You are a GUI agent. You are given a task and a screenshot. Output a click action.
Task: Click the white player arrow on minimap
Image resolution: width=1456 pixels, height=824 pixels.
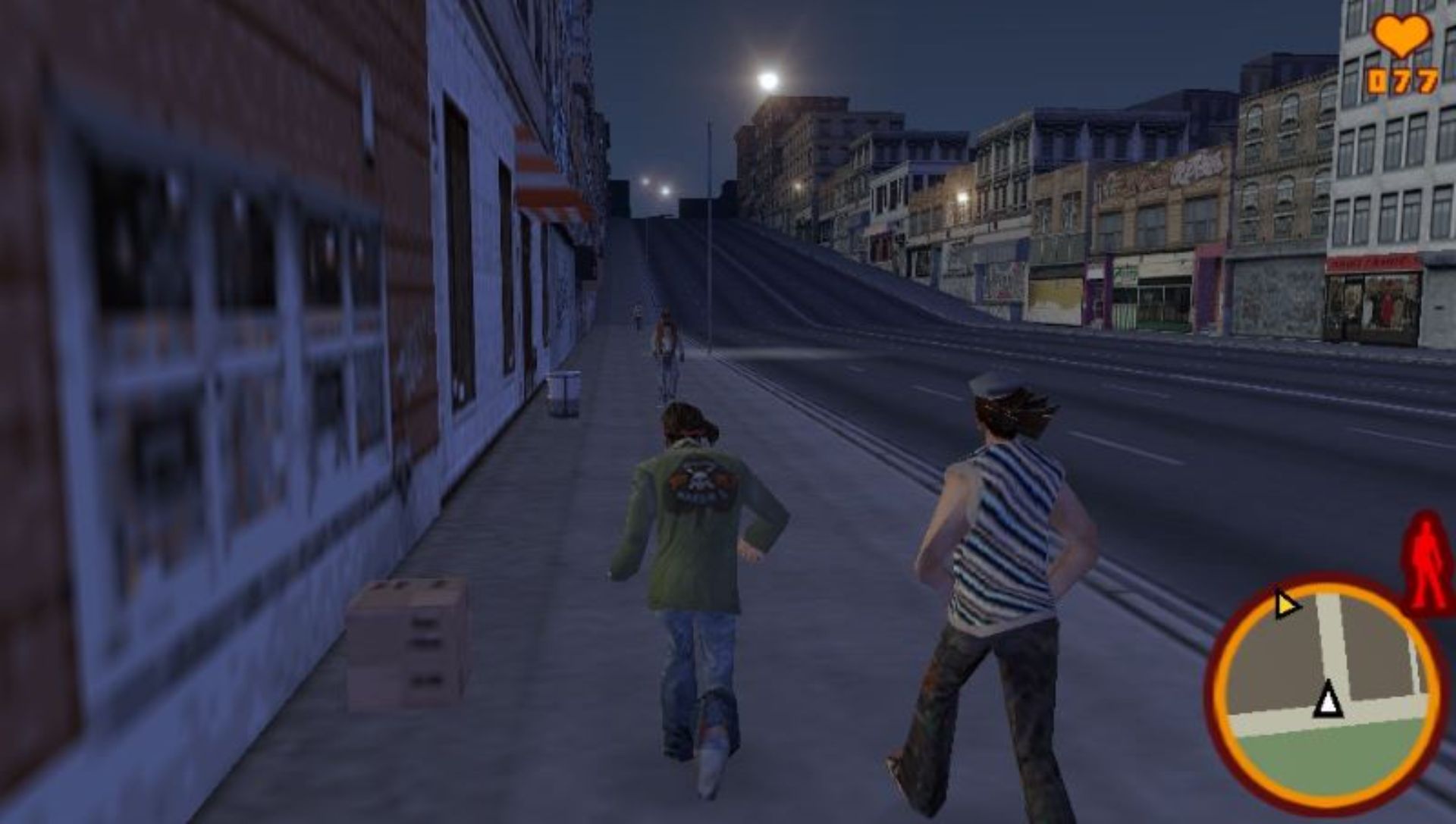pos(1327,700)
